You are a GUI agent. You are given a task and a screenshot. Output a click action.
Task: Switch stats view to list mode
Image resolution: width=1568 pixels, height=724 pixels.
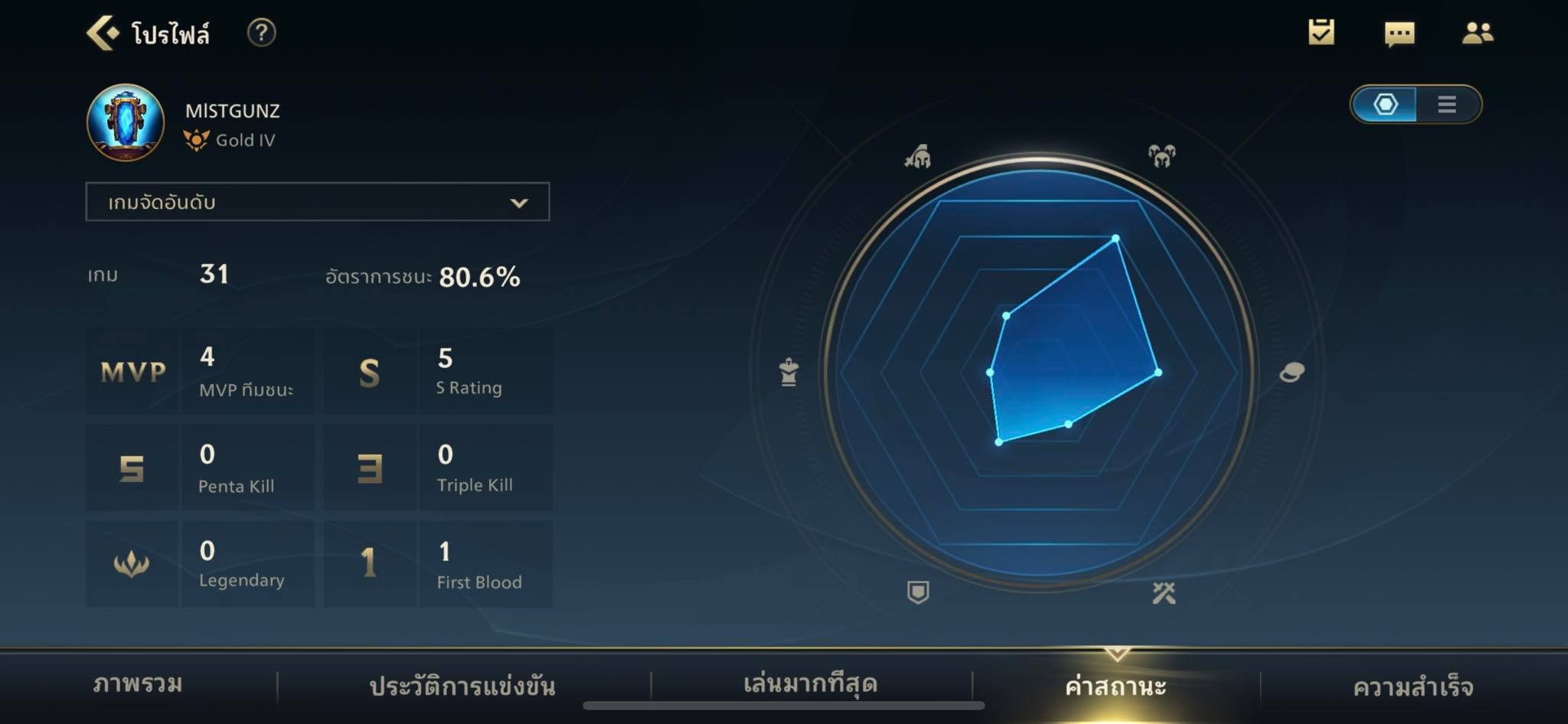point(1446,106)
